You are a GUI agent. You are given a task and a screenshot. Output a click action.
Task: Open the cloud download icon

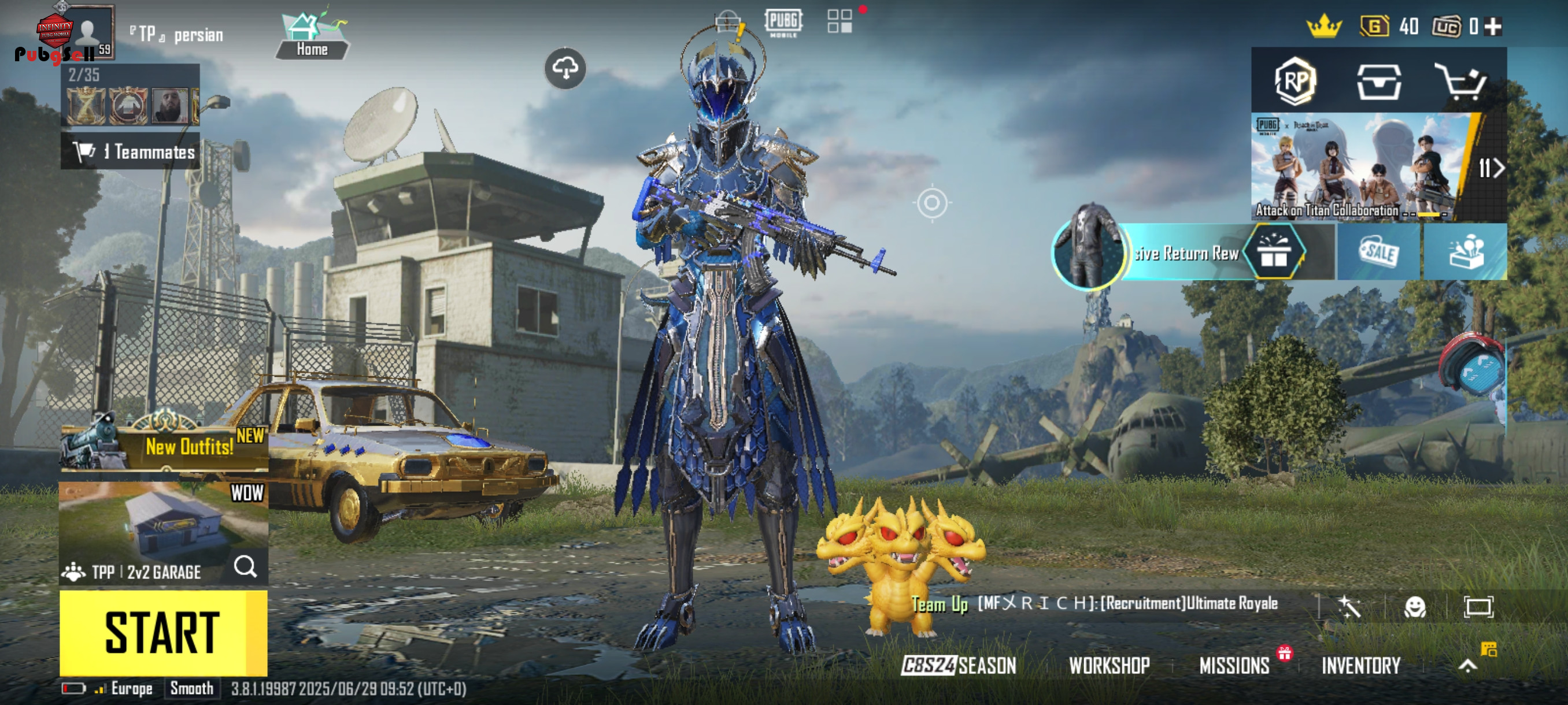click(x=565, y=68)
